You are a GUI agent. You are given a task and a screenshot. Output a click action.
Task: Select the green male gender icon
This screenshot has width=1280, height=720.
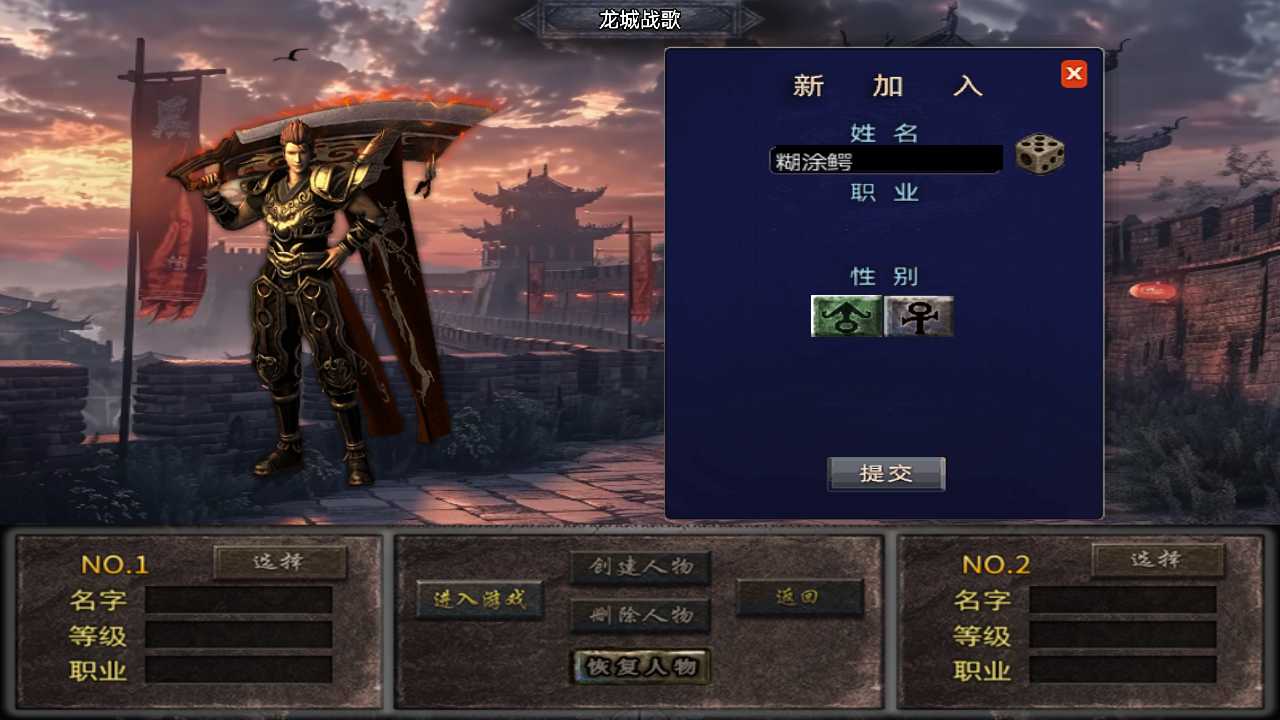(846, 316)
